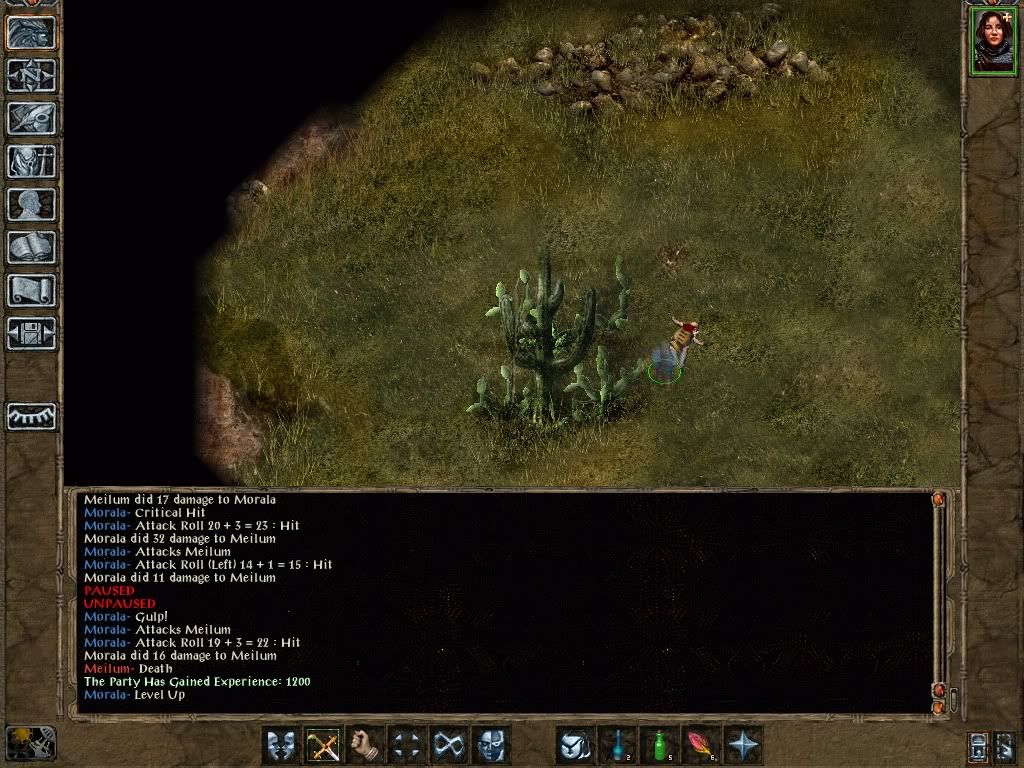The height and width of the screenshot is (768, 1024).
Task: Select the fist unarmed weapon slot
Action: pos(365,746)
